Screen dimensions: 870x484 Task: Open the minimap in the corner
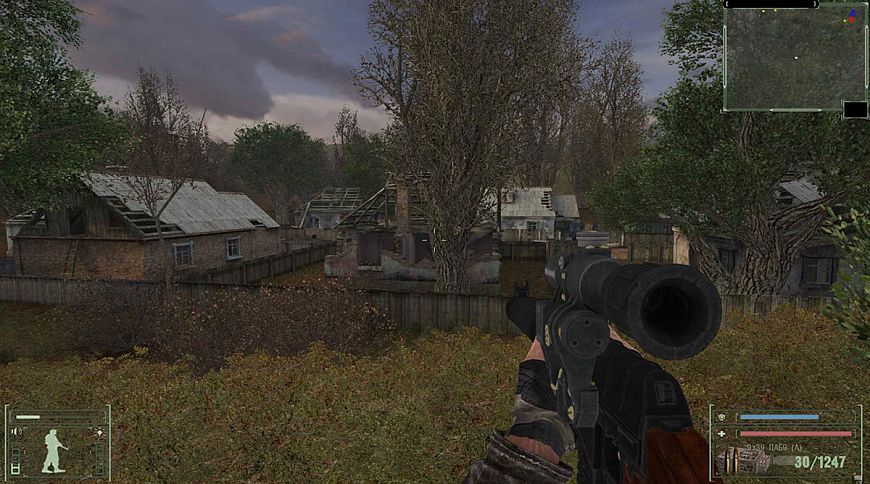click(x=795, y=60)
